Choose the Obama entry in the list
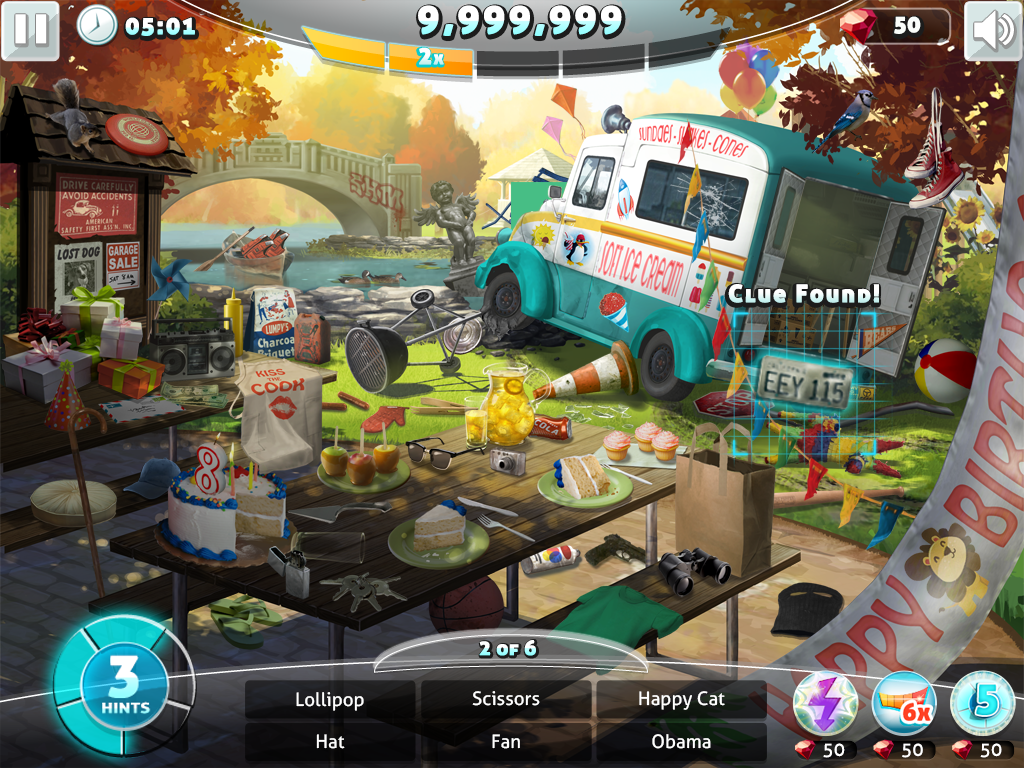 [x=681, y=741]
